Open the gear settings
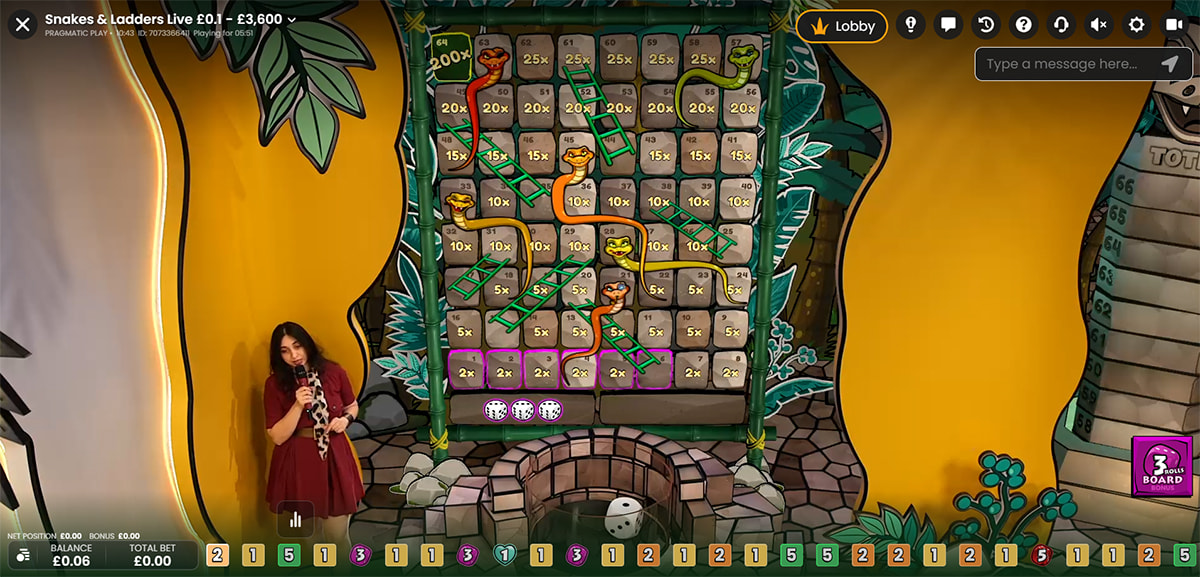 pyautogui.click(x=1136, y=26)
